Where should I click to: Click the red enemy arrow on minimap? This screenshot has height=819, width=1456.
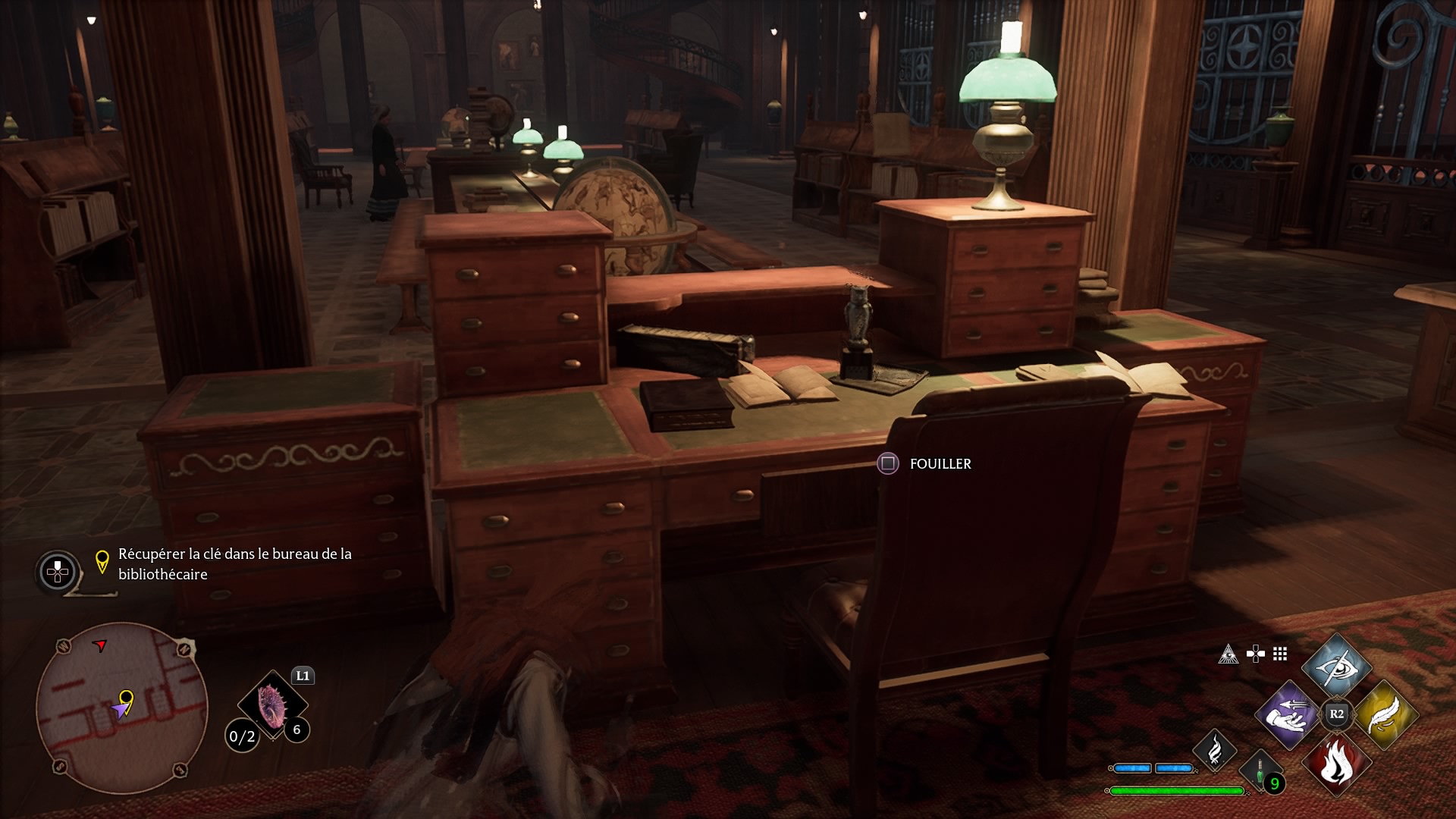(99, 645)
